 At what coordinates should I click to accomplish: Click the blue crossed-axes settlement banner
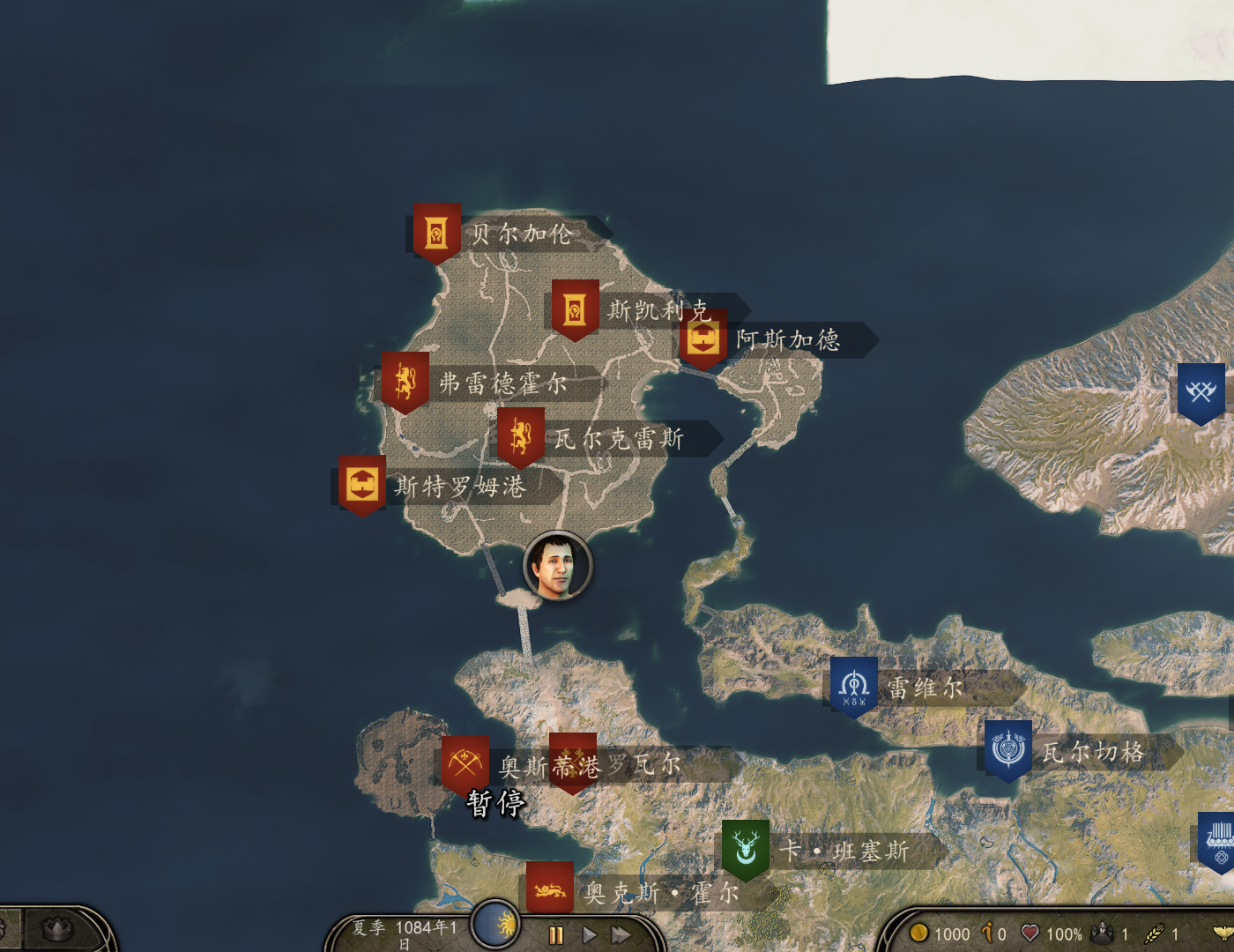click(1201, 391)
